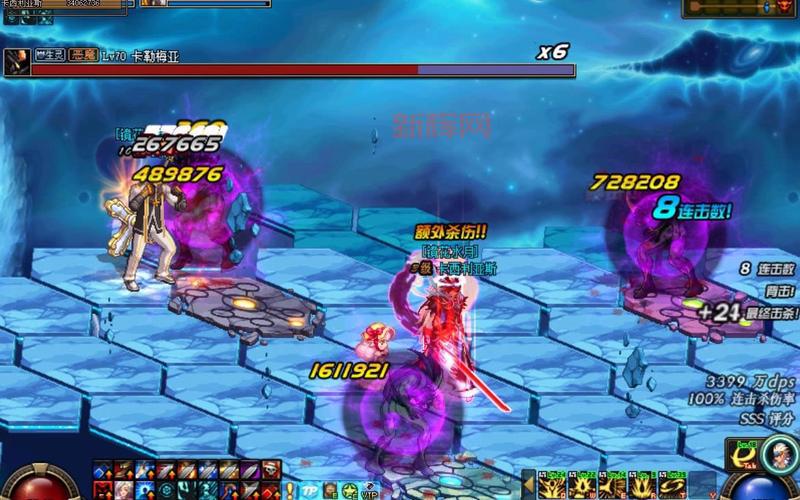Click the white skull buff icon
The height and width of the screenshot is (500, 800).
pyautogui.click(x=271, y=468)
